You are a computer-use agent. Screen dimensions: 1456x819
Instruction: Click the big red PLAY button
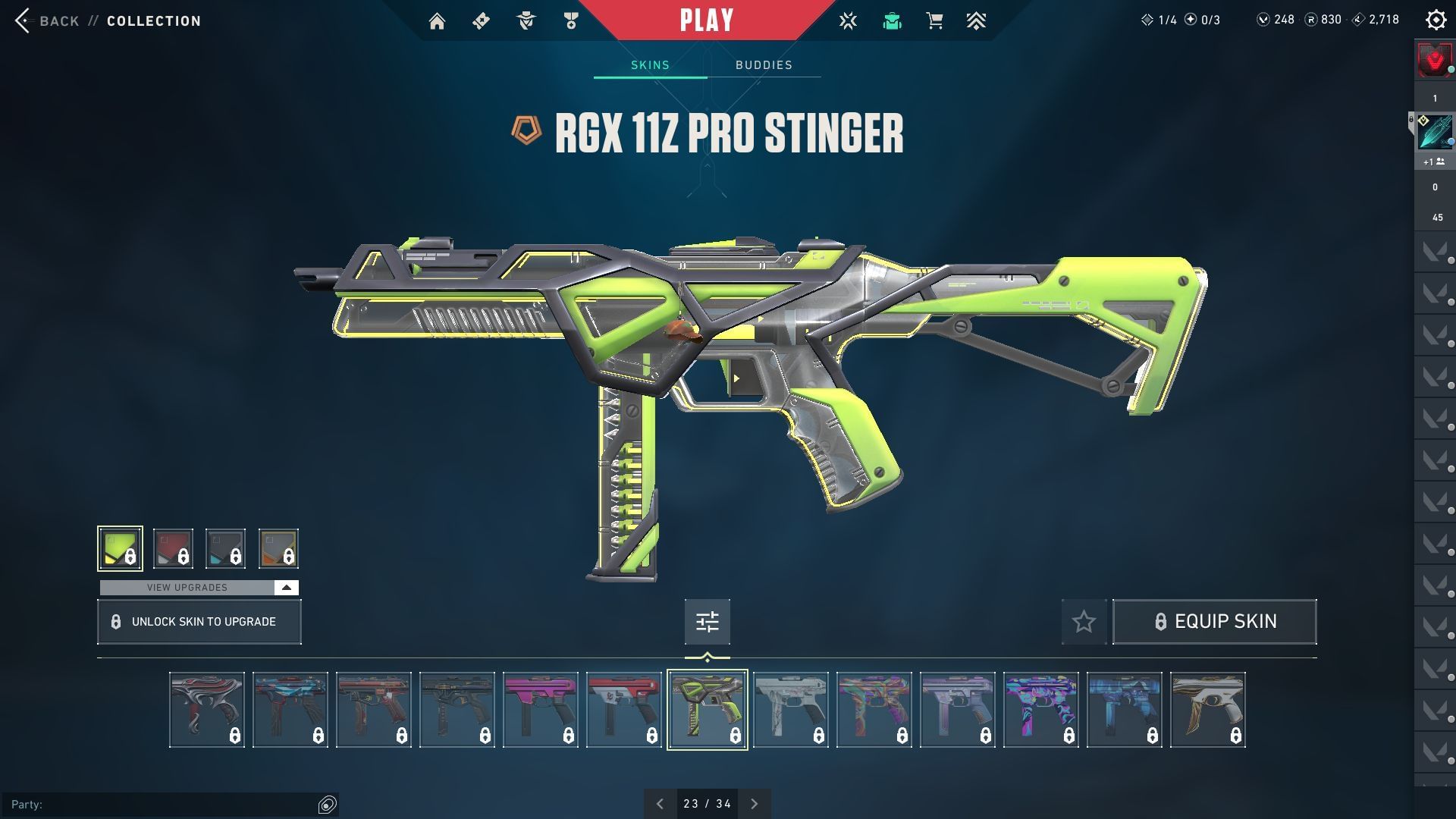pos(706,20)
